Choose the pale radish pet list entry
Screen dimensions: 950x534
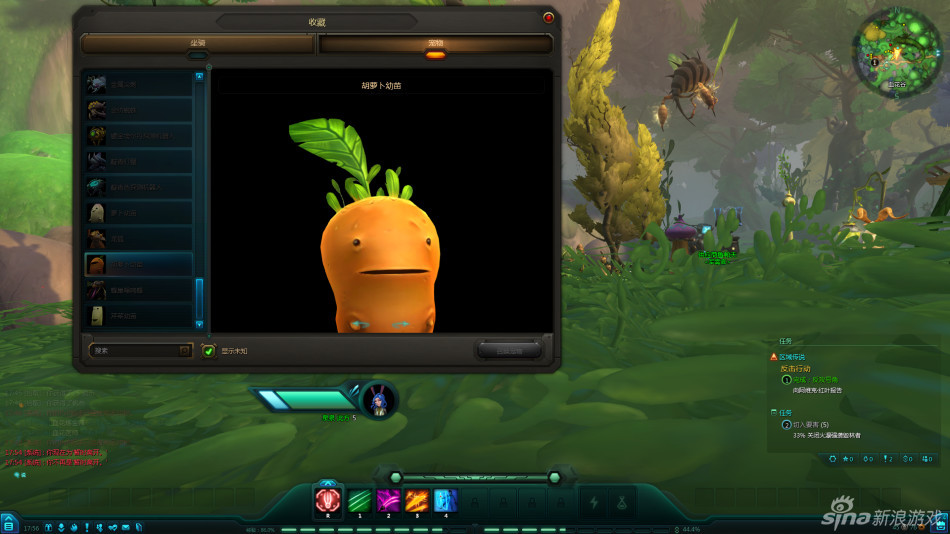click(138, 212)
